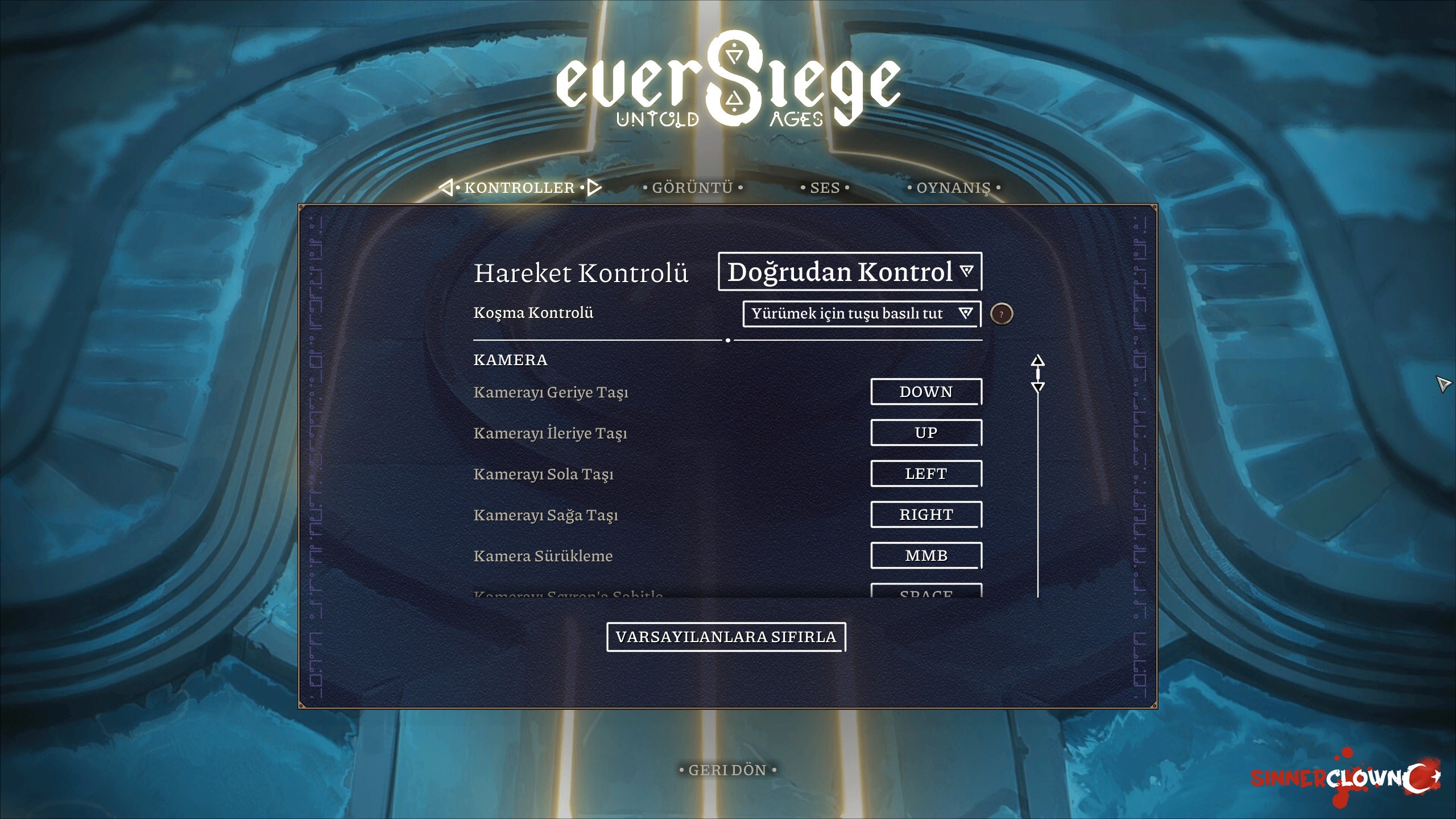
Task: Rebind Kamerayı Geriye Taşı from DOWN key
Action: coord(925,391)
